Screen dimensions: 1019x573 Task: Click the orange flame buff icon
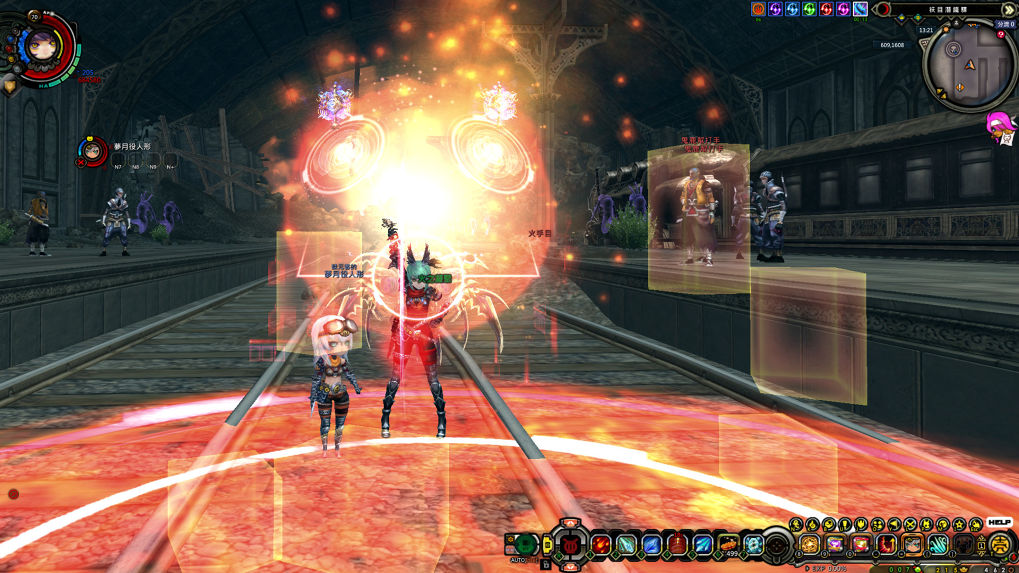pos(758,9)
